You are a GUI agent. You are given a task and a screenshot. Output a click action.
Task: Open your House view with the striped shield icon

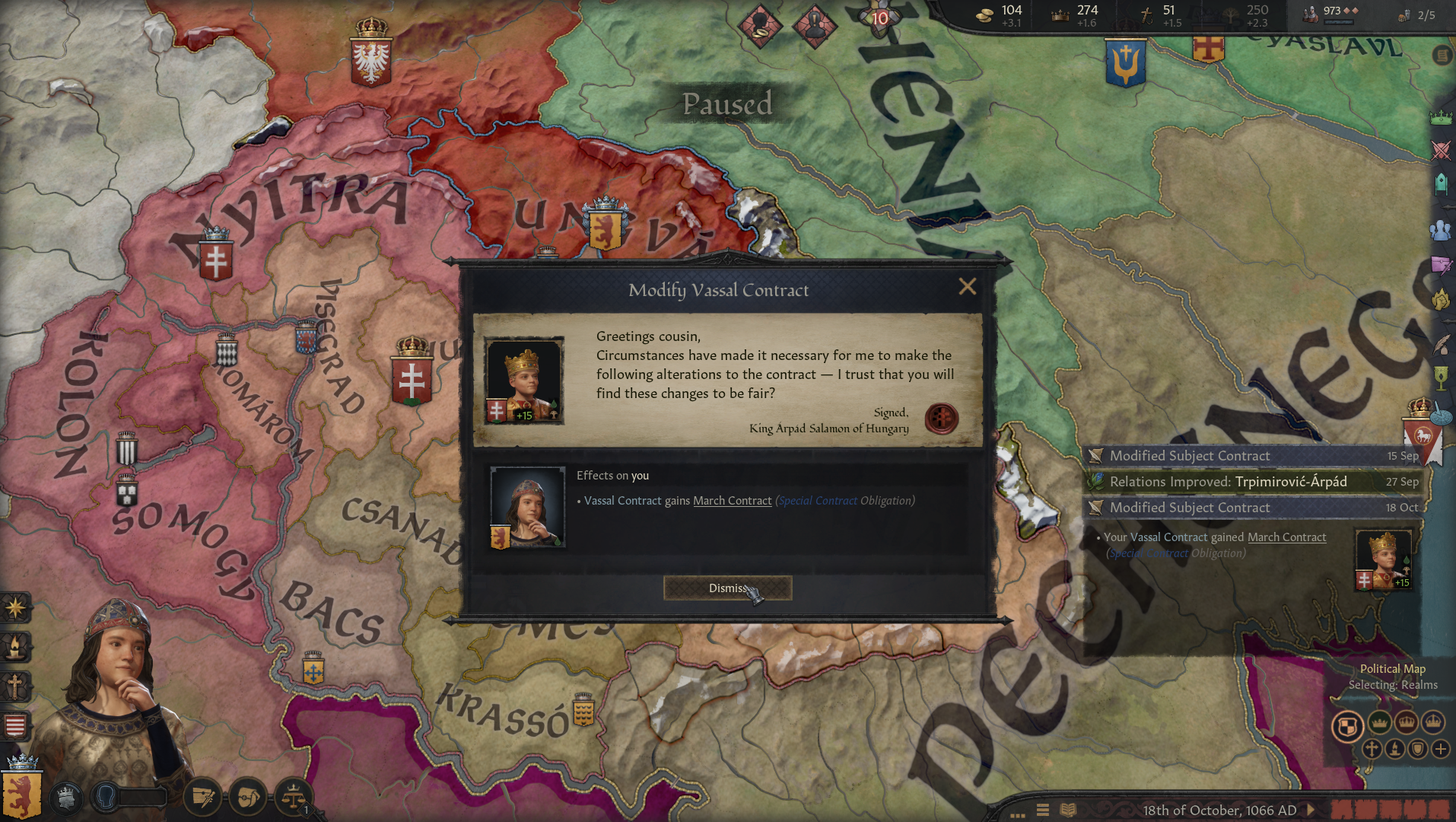[15, 725]
